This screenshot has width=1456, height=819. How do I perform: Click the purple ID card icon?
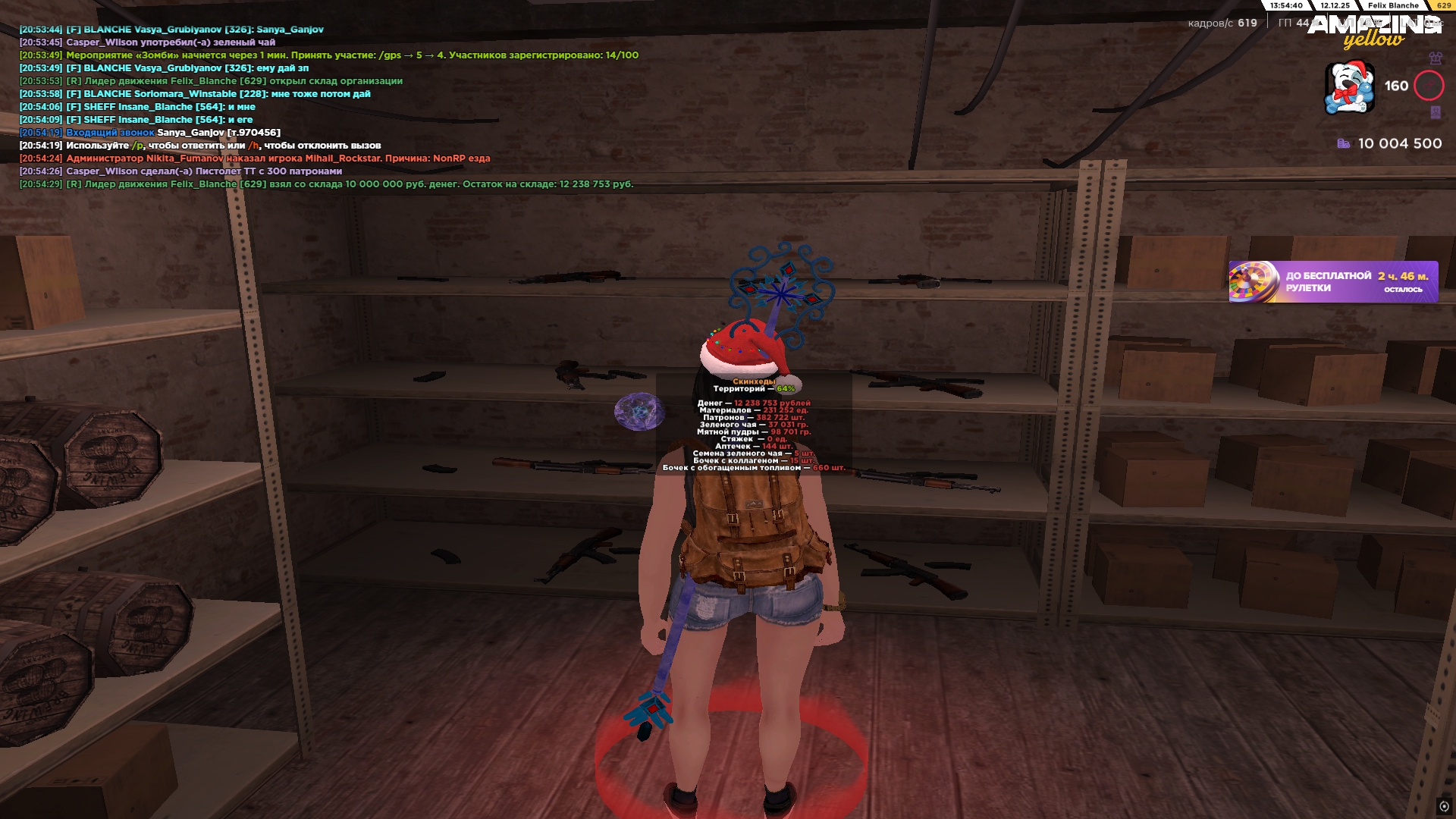[x=1435, y=112]
